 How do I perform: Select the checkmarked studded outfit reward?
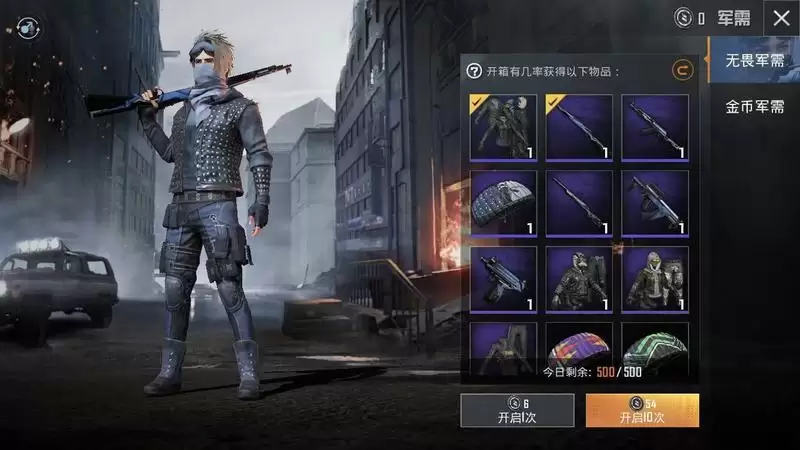tap(504, 127)
